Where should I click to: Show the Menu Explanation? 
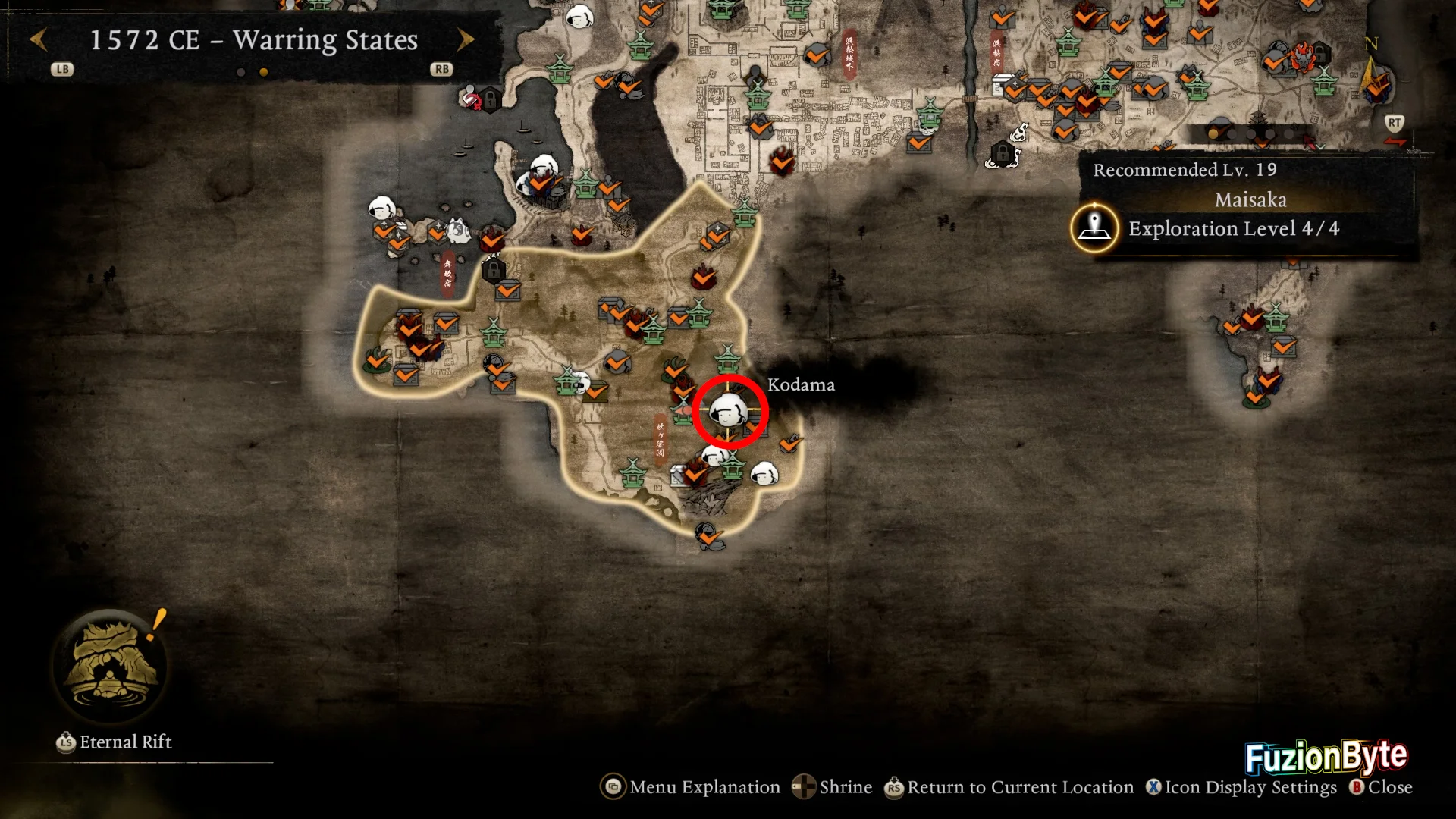(691, 787)
